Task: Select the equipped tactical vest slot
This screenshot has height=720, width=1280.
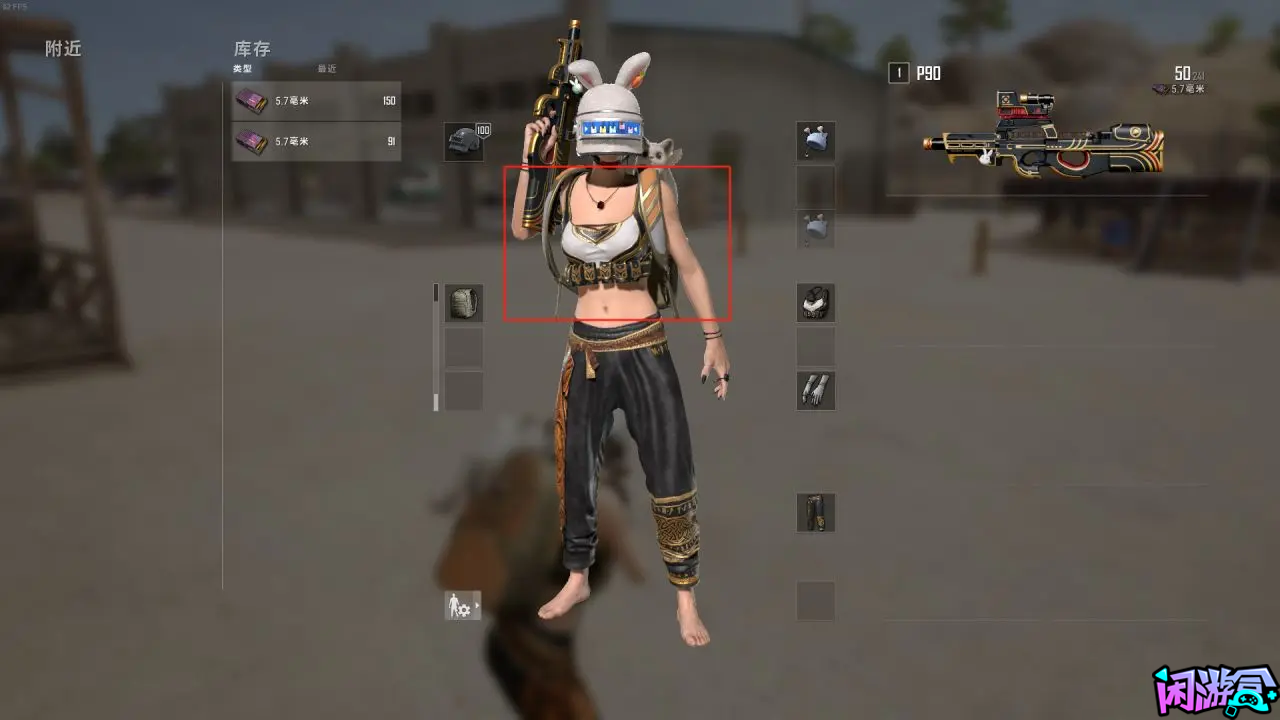Action: [815, 302]
